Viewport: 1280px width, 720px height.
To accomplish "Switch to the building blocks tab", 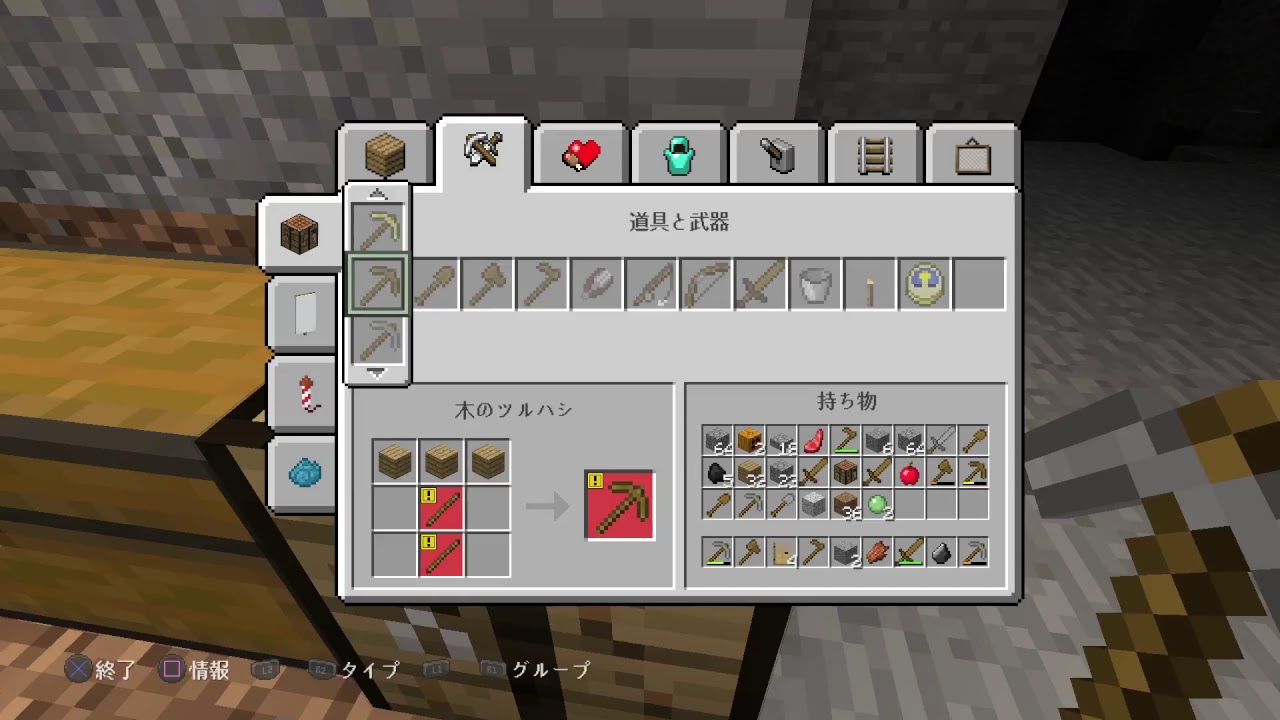I will coord(384,152).
